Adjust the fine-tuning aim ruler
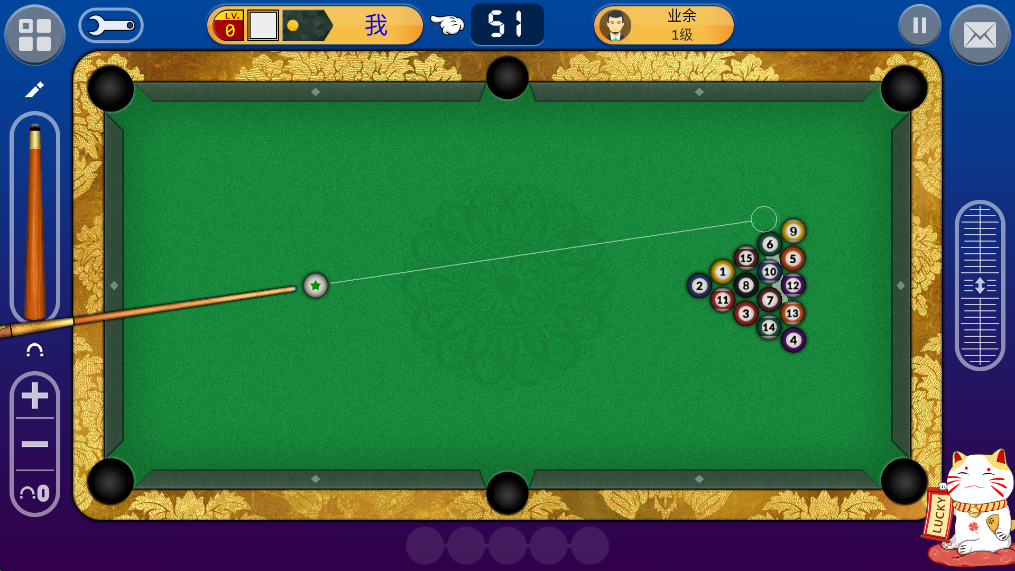 979,285
